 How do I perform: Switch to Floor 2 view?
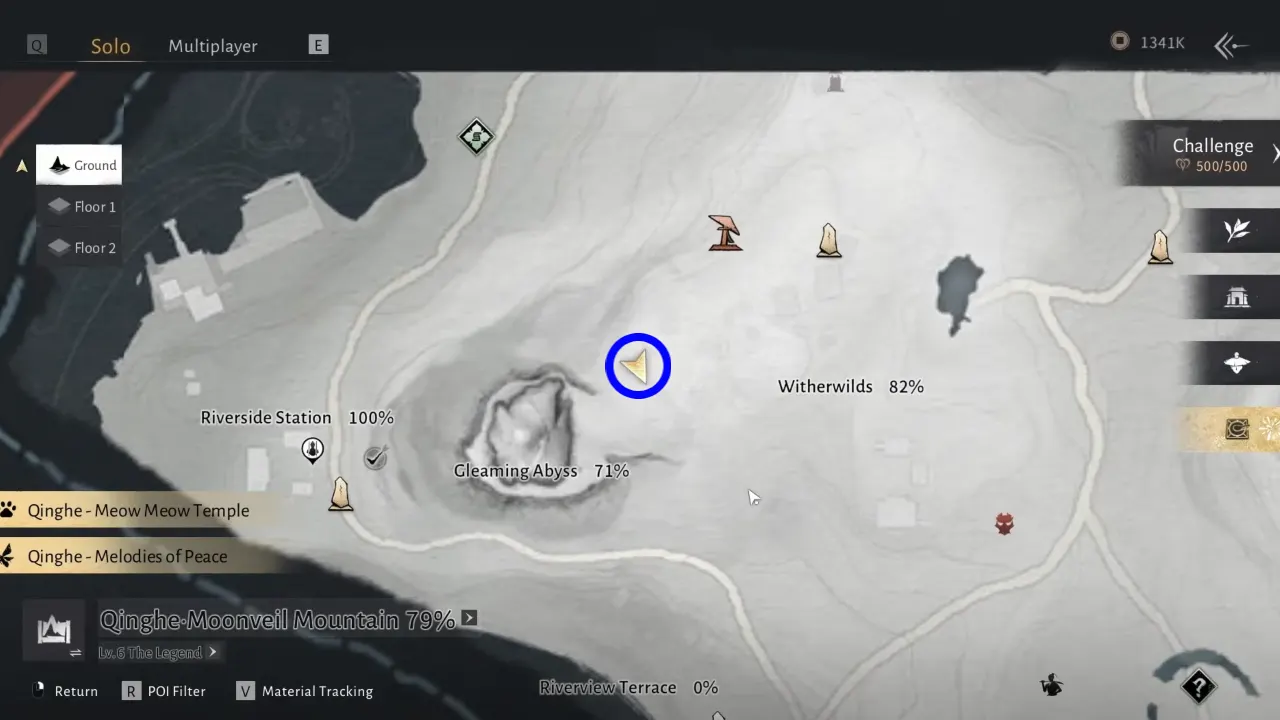tap(80, 247)
